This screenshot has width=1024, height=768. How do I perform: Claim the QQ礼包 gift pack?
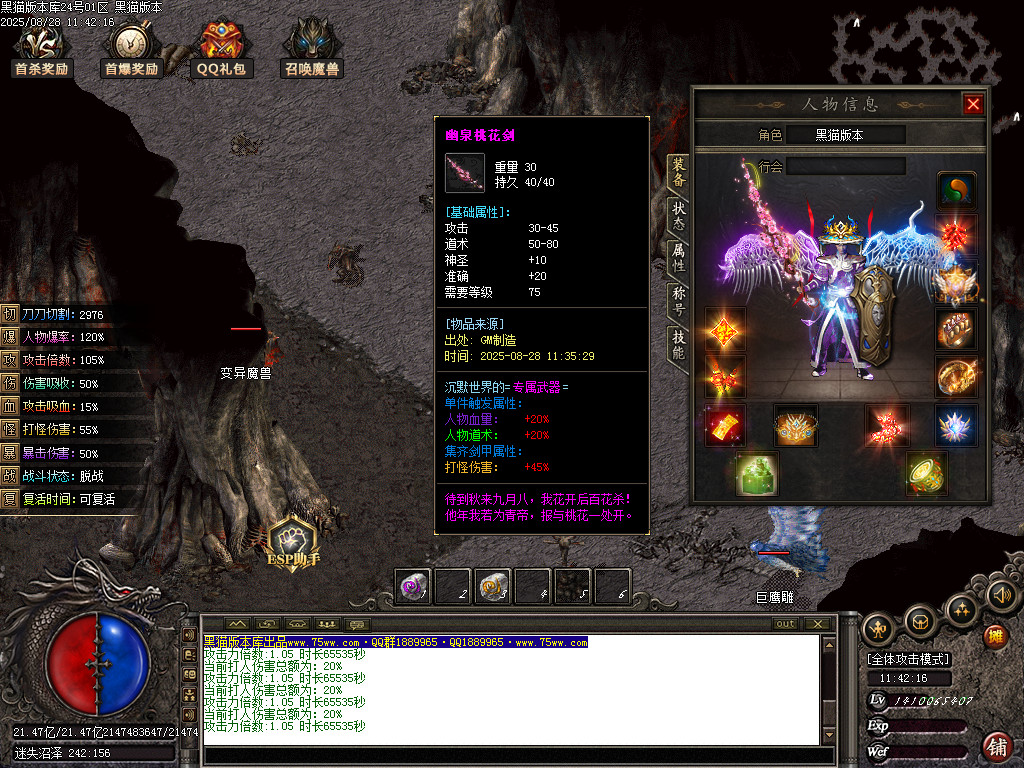[x=221, y=48]
